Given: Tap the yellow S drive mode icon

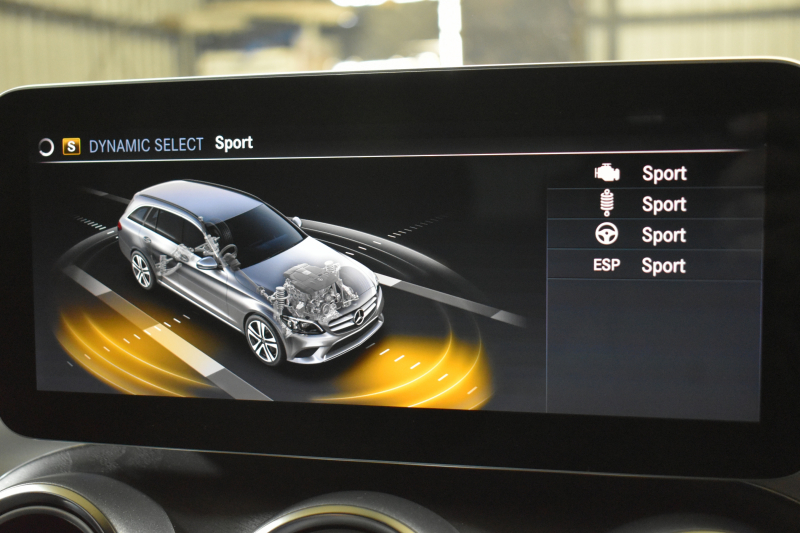Looking at the screenshot, I should [x=71, y=146].
